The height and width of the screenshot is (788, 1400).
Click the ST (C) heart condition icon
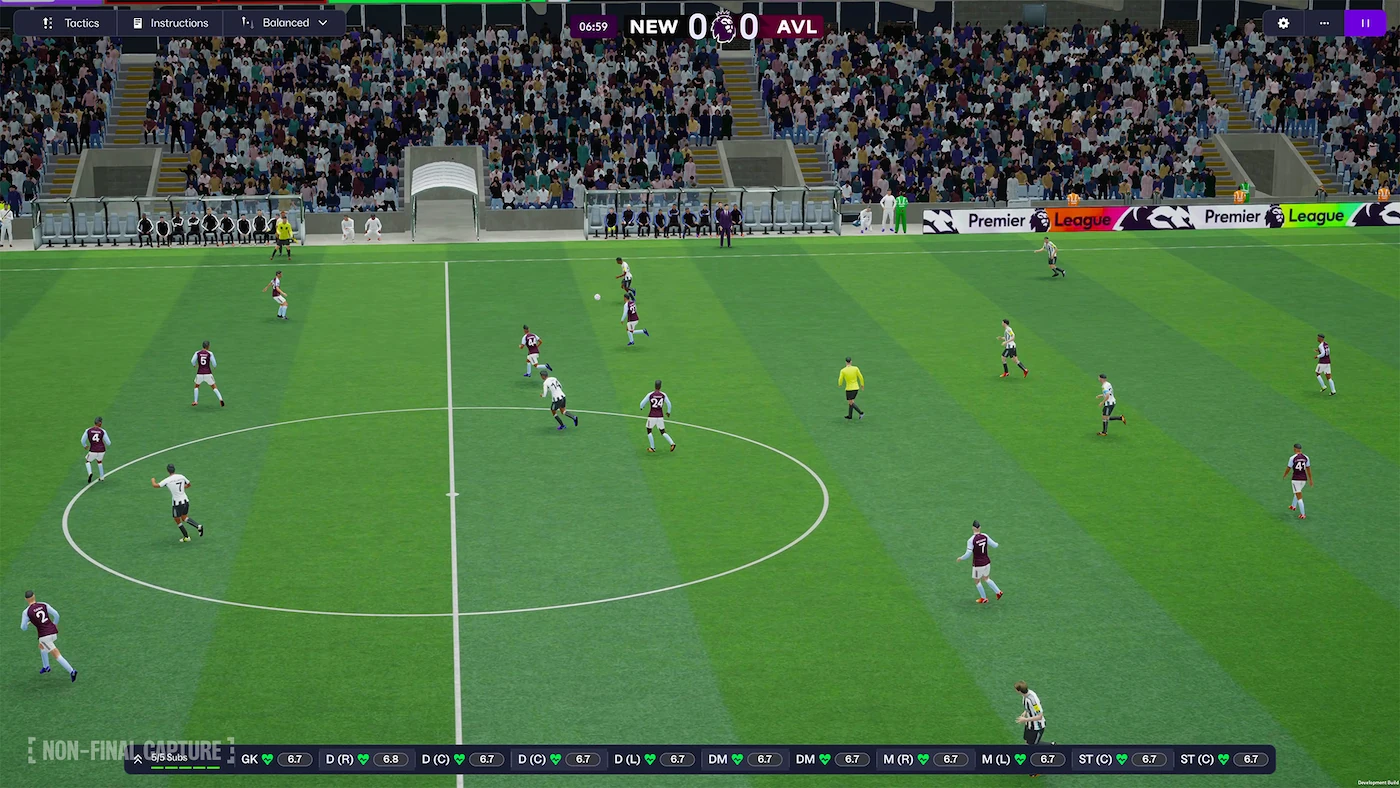pyautogui.click(x=1124, y=759)
